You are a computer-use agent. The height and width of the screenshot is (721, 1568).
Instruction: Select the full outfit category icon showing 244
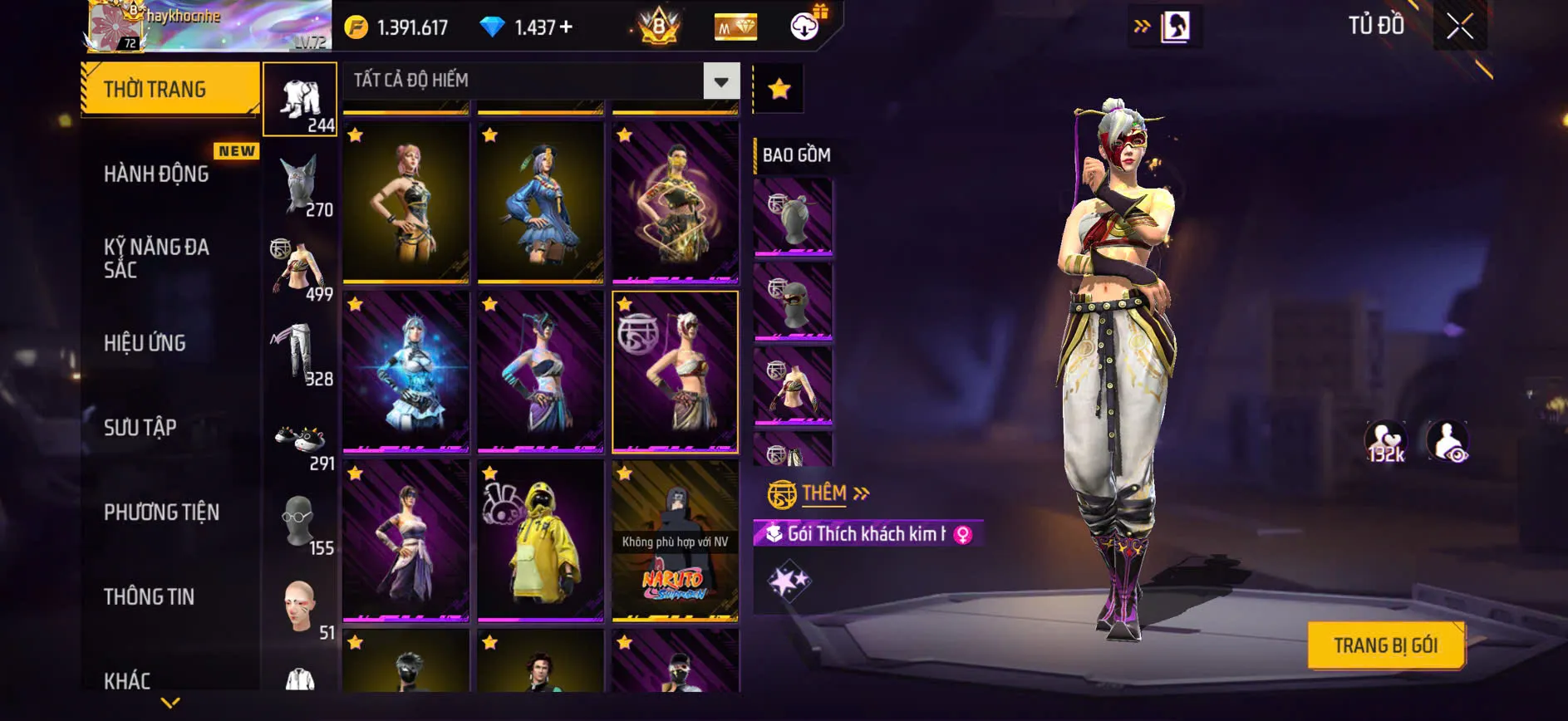300,98
